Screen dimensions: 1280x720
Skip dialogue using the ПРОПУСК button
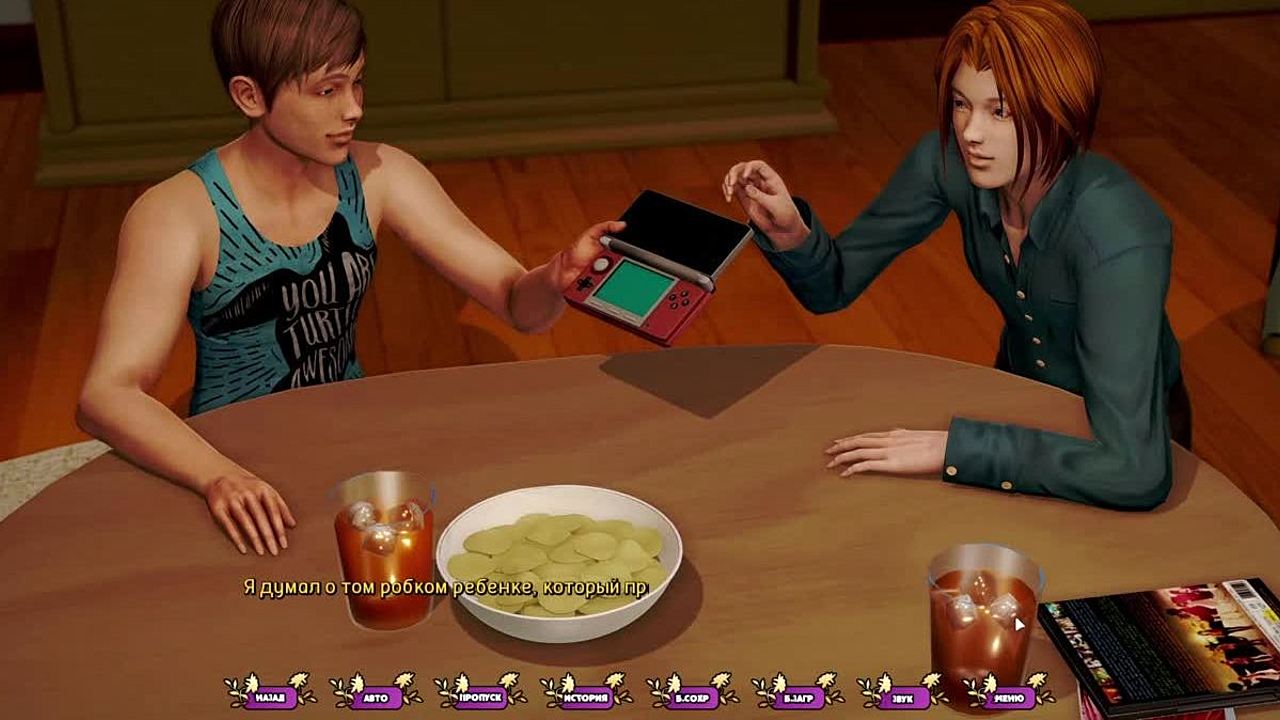pyautogui.click(x=481, y=694)
